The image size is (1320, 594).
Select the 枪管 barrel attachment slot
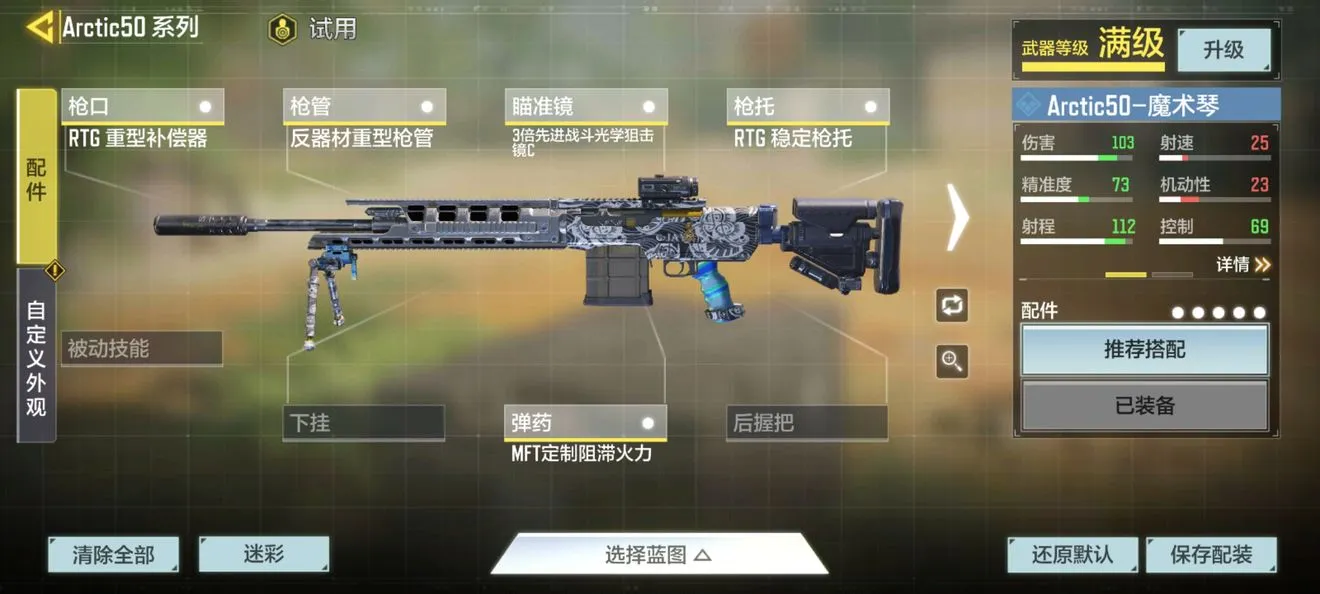(x=364, y=107)
